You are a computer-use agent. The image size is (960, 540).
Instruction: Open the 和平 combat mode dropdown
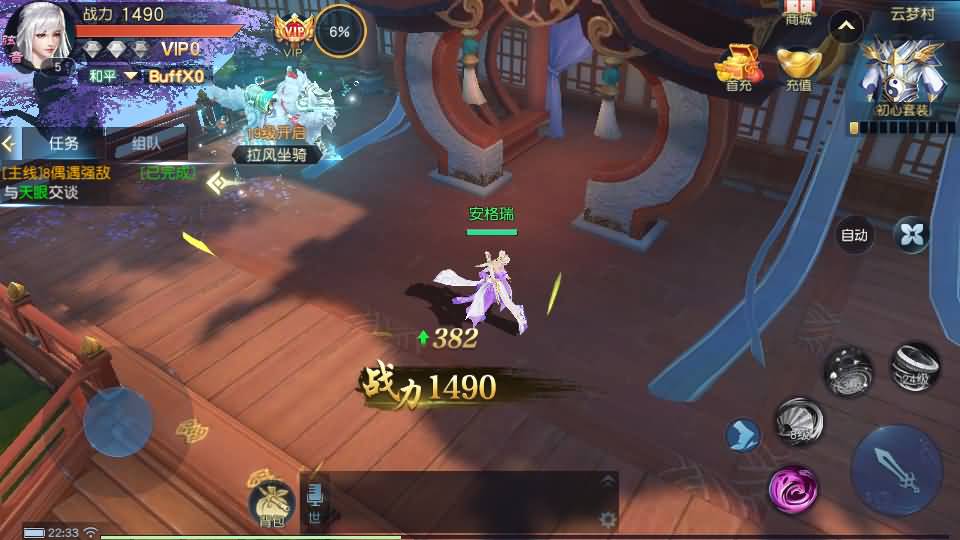(111, 75)
